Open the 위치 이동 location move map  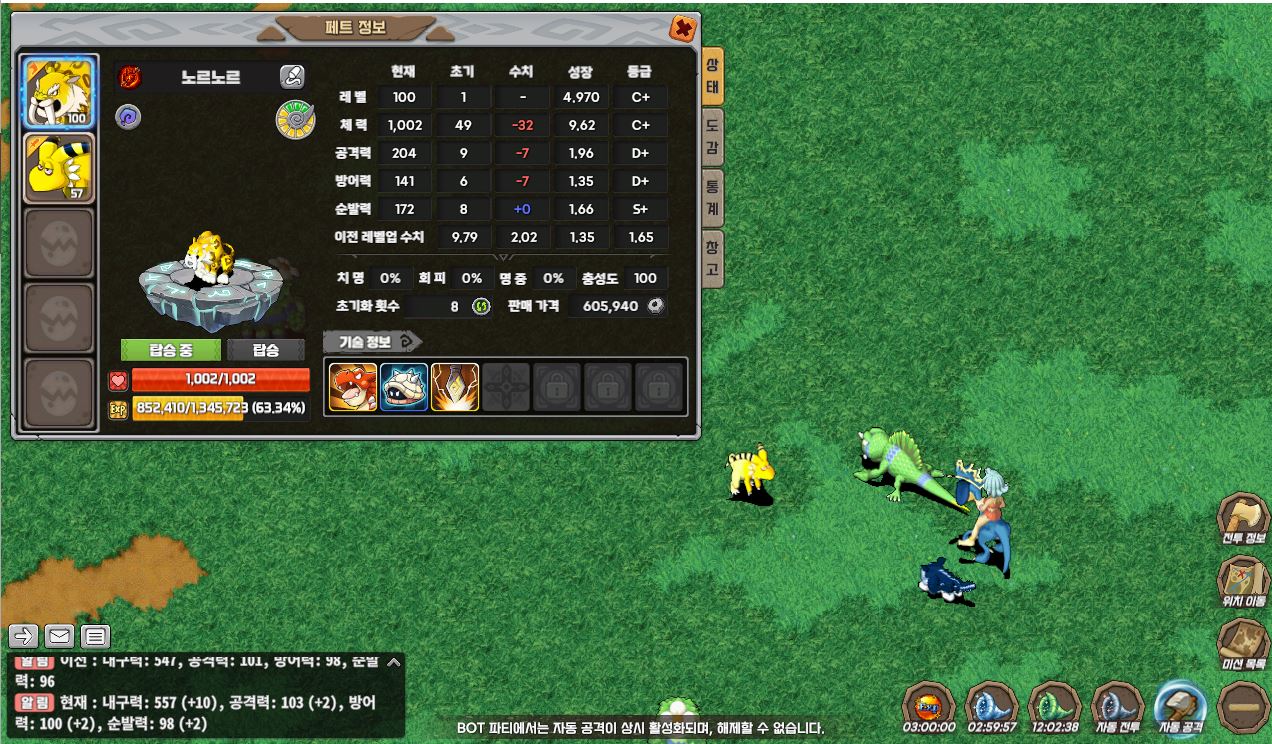click(x=1243, y=582)
